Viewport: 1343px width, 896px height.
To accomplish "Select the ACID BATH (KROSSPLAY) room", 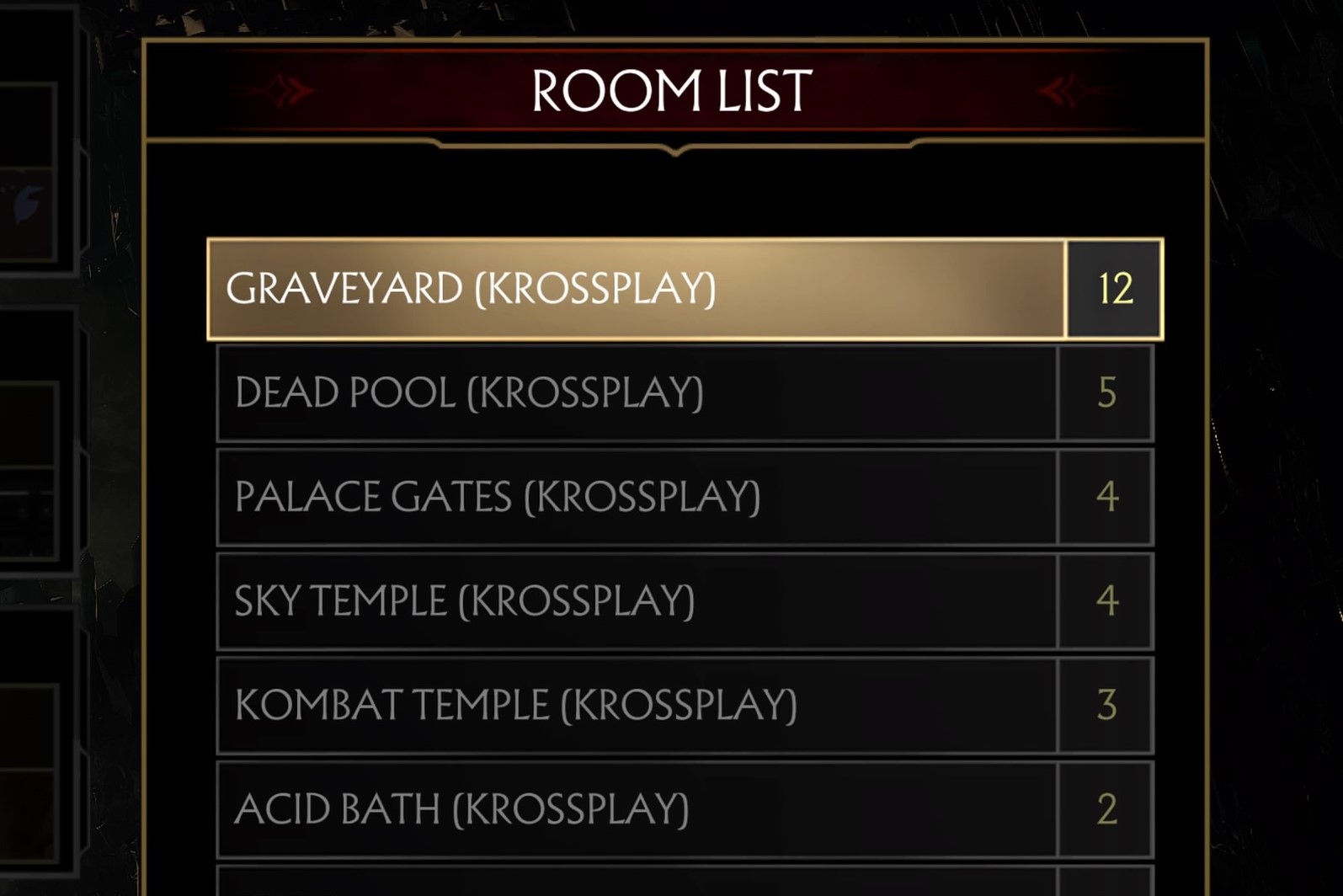I will point(589,810).
